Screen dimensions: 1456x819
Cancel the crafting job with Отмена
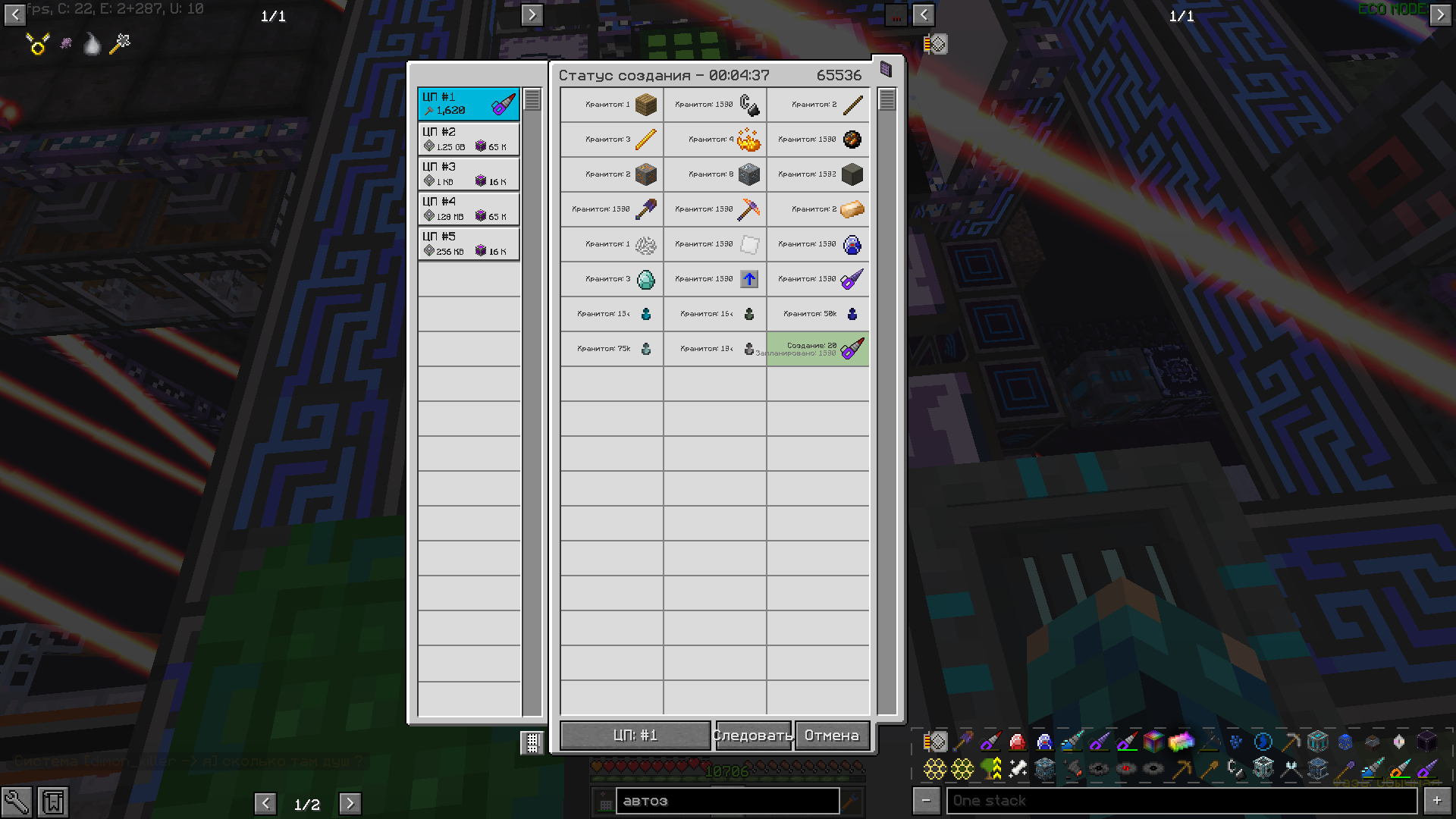click(832, 736)
